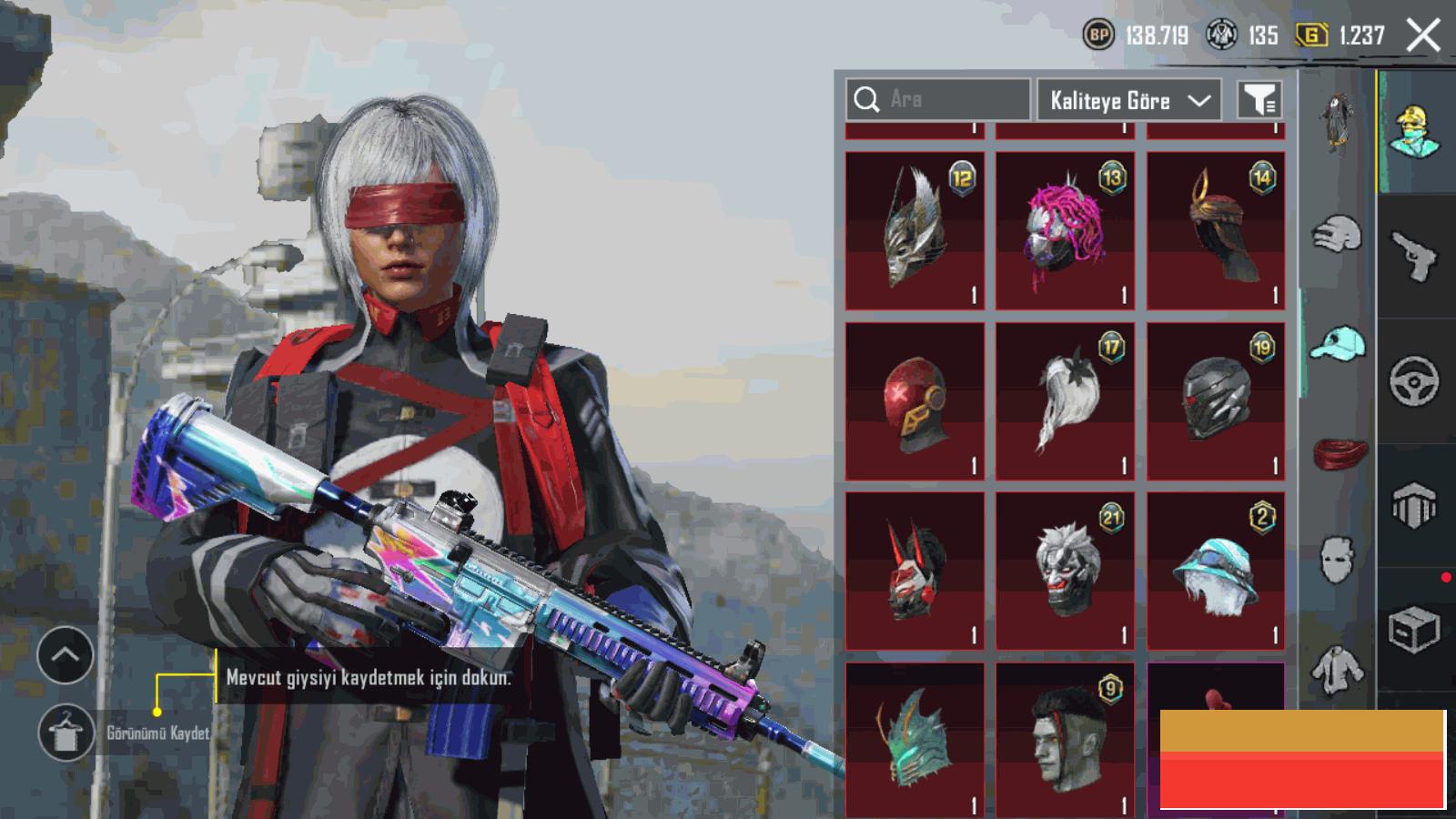Open the steering wheel vehicle tab

pos(1414,380)
